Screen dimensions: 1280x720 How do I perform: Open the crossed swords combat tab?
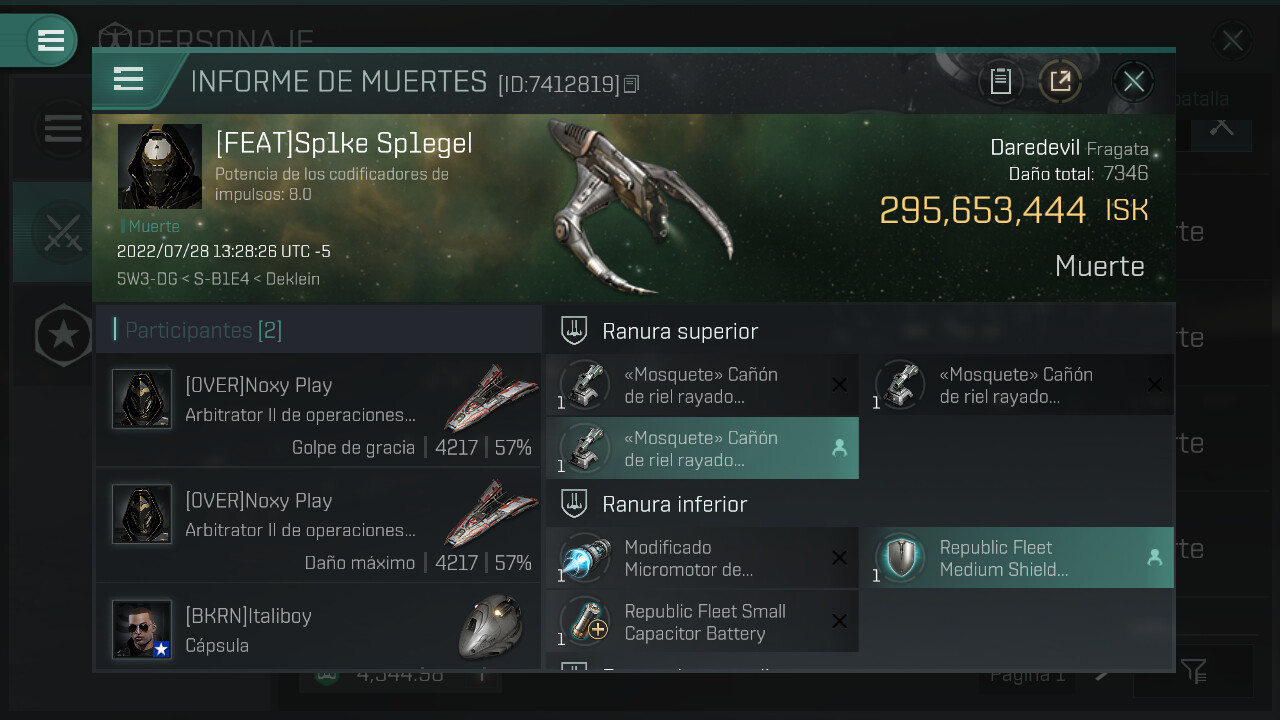pos(62,232)
